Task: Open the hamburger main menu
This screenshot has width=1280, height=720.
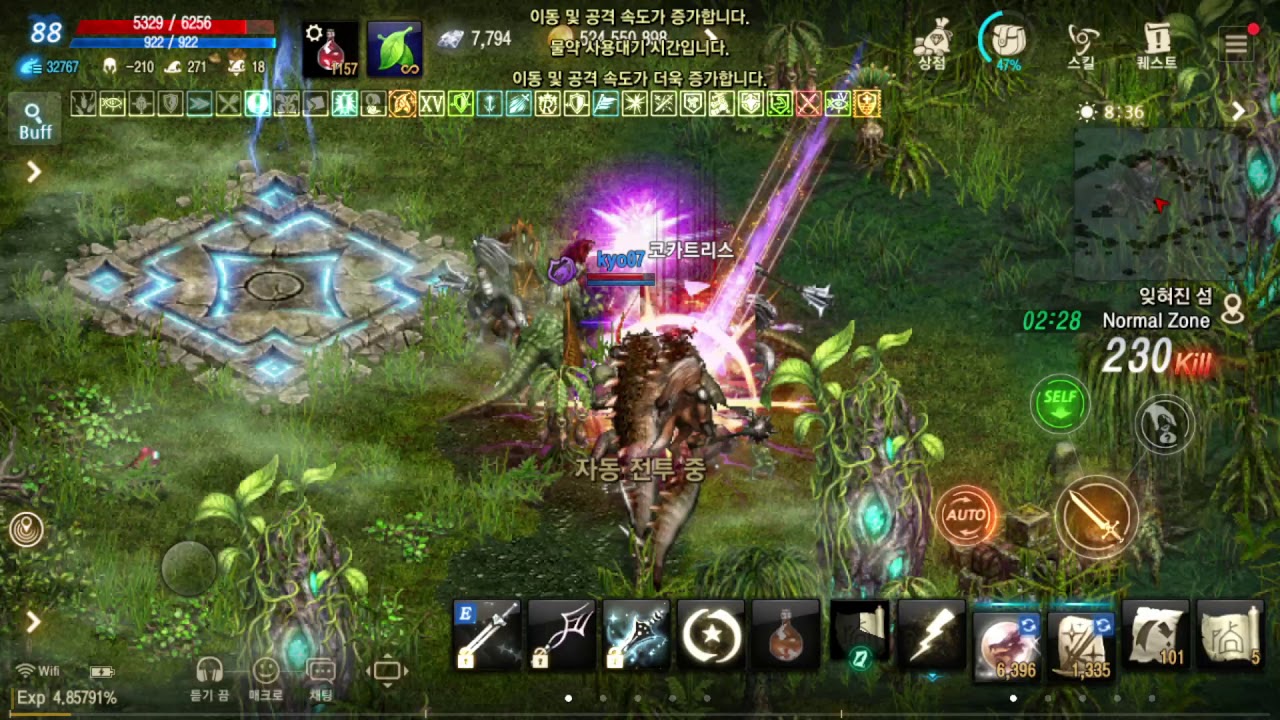Action: [x=1237, y=43]
